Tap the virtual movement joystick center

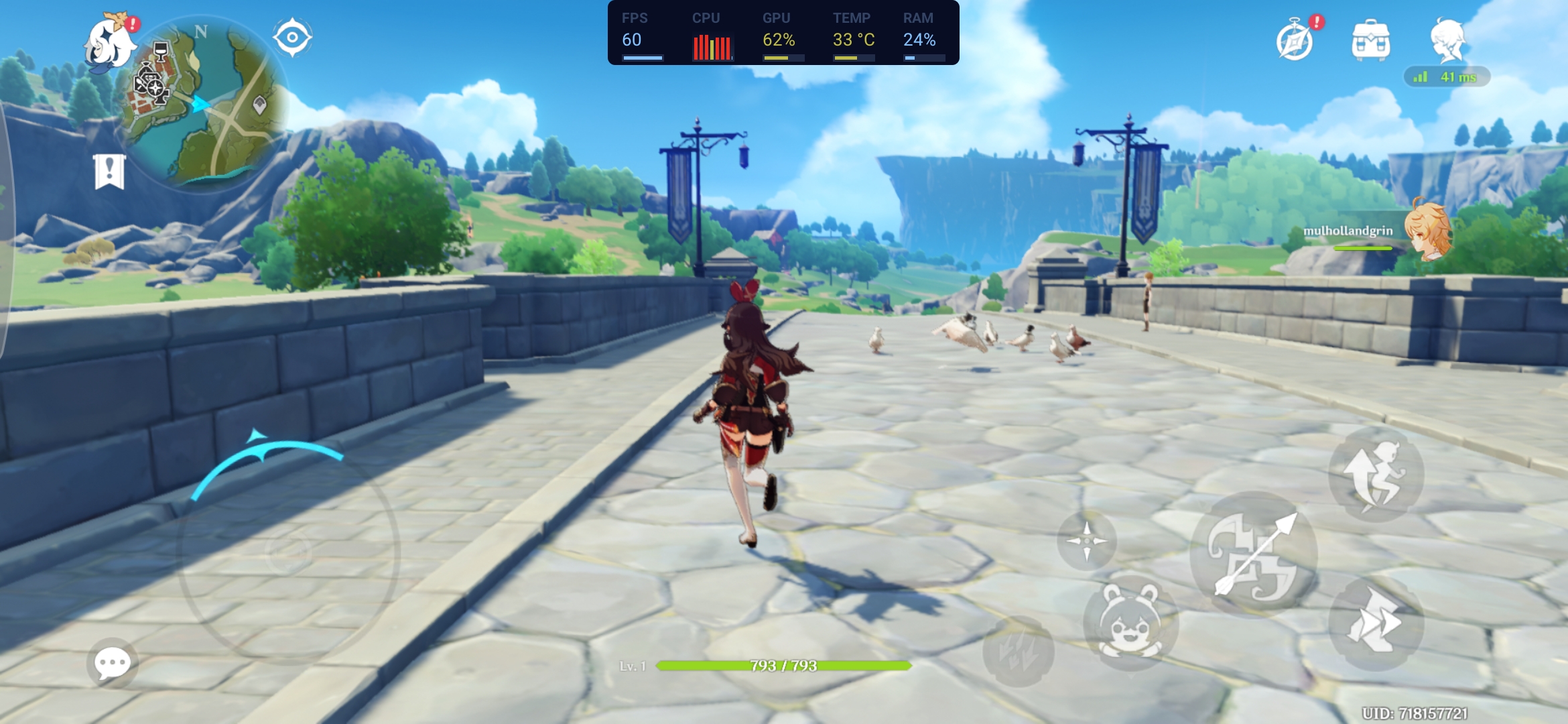(288, 554)
